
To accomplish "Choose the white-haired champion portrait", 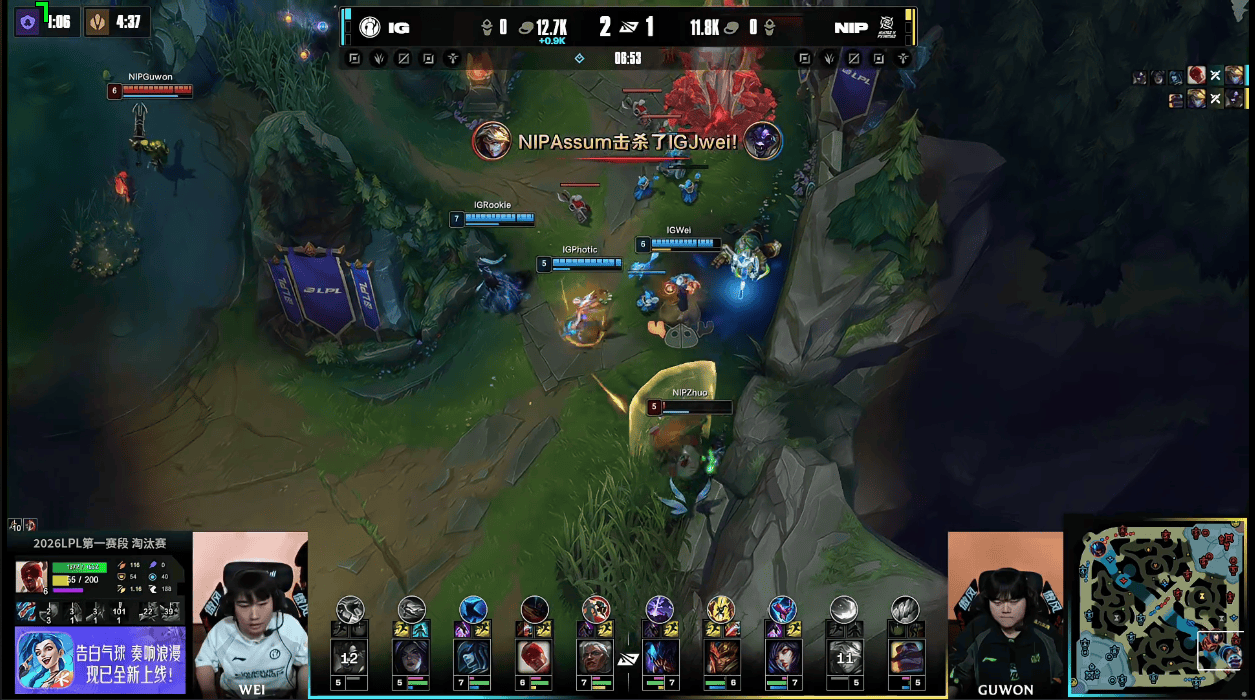I will click(x=596, y=656).
